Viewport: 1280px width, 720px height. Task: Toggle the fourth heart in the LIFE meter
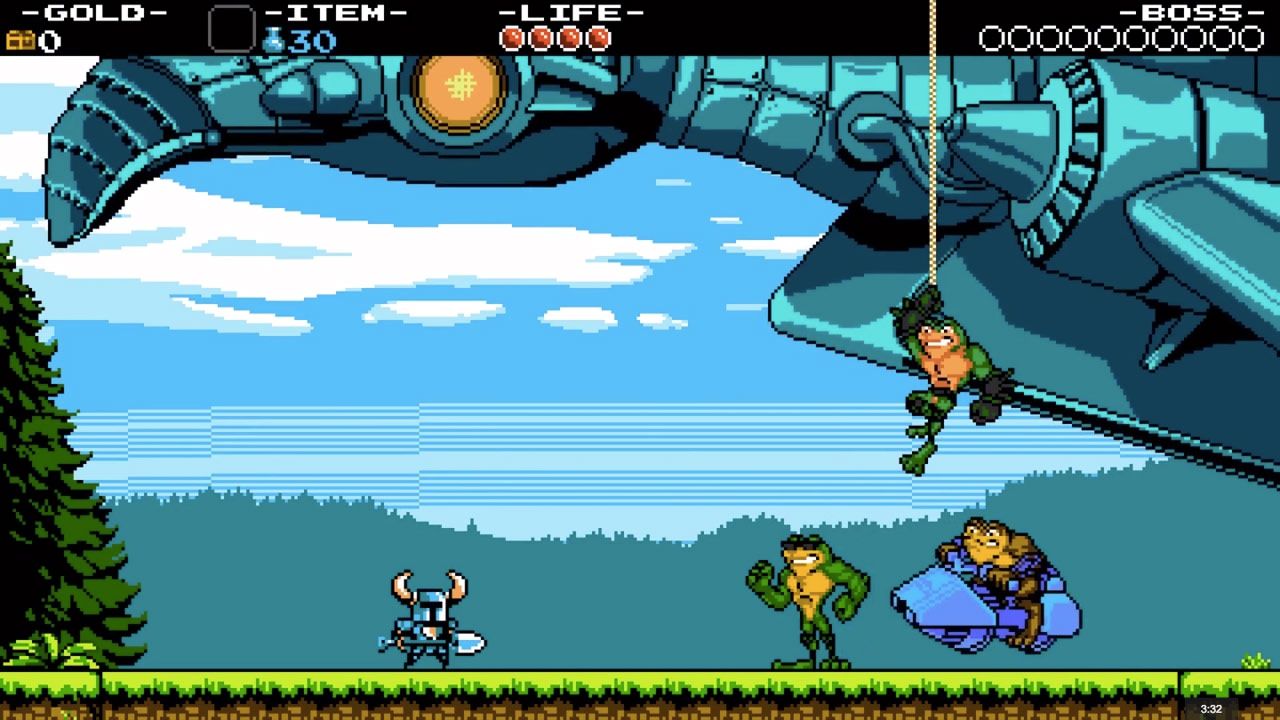pyautogui.click(x=597, y=37)
